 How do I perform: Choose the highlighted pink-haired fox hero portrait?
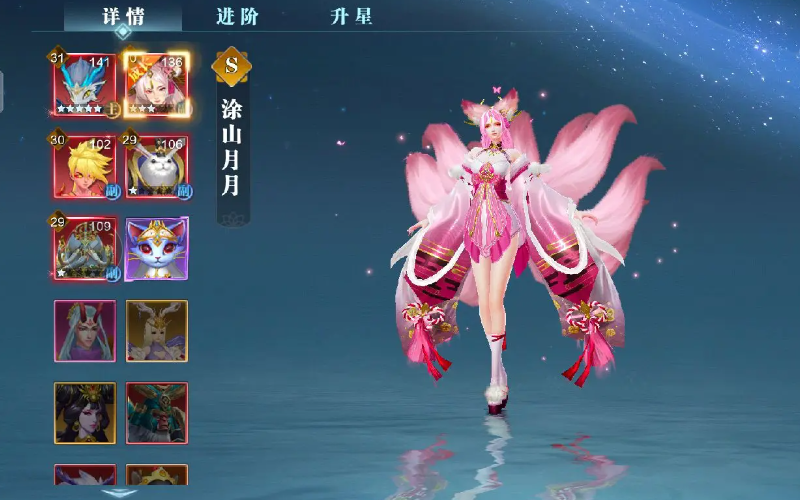tap(157, 83)
